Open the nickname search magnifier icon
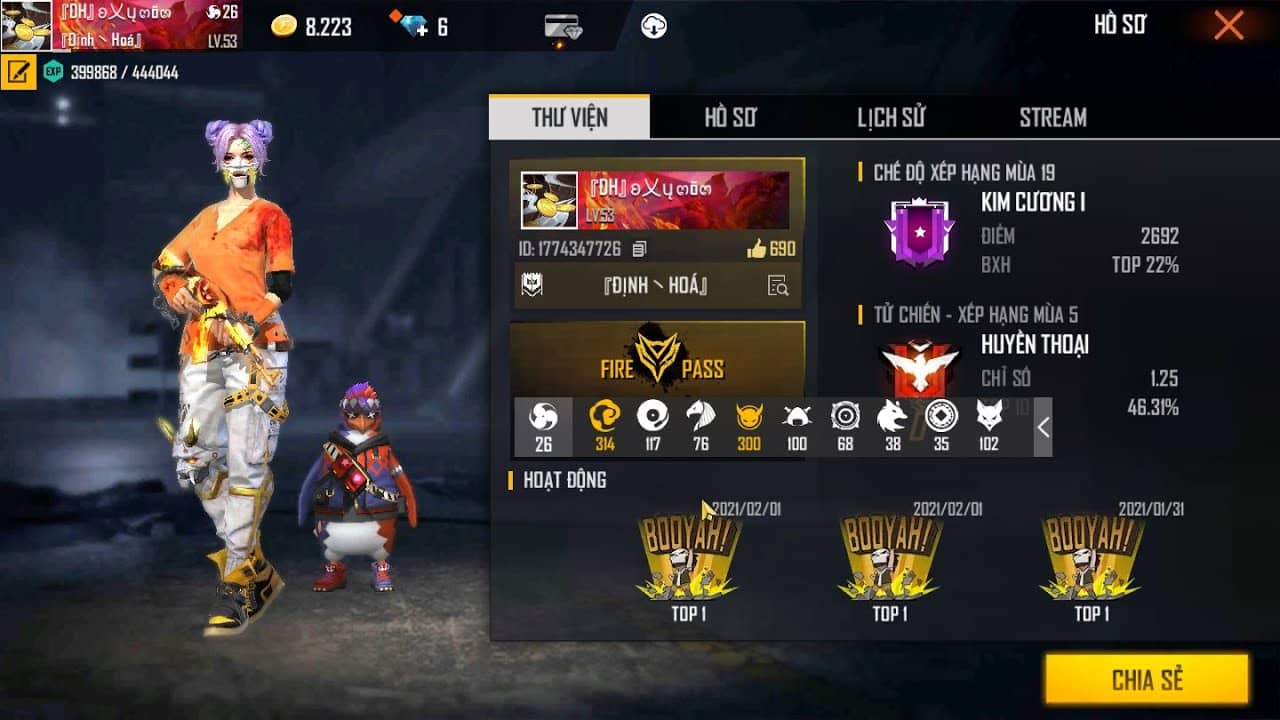Viewport: 1280px width, 720px height. point(778,287)
